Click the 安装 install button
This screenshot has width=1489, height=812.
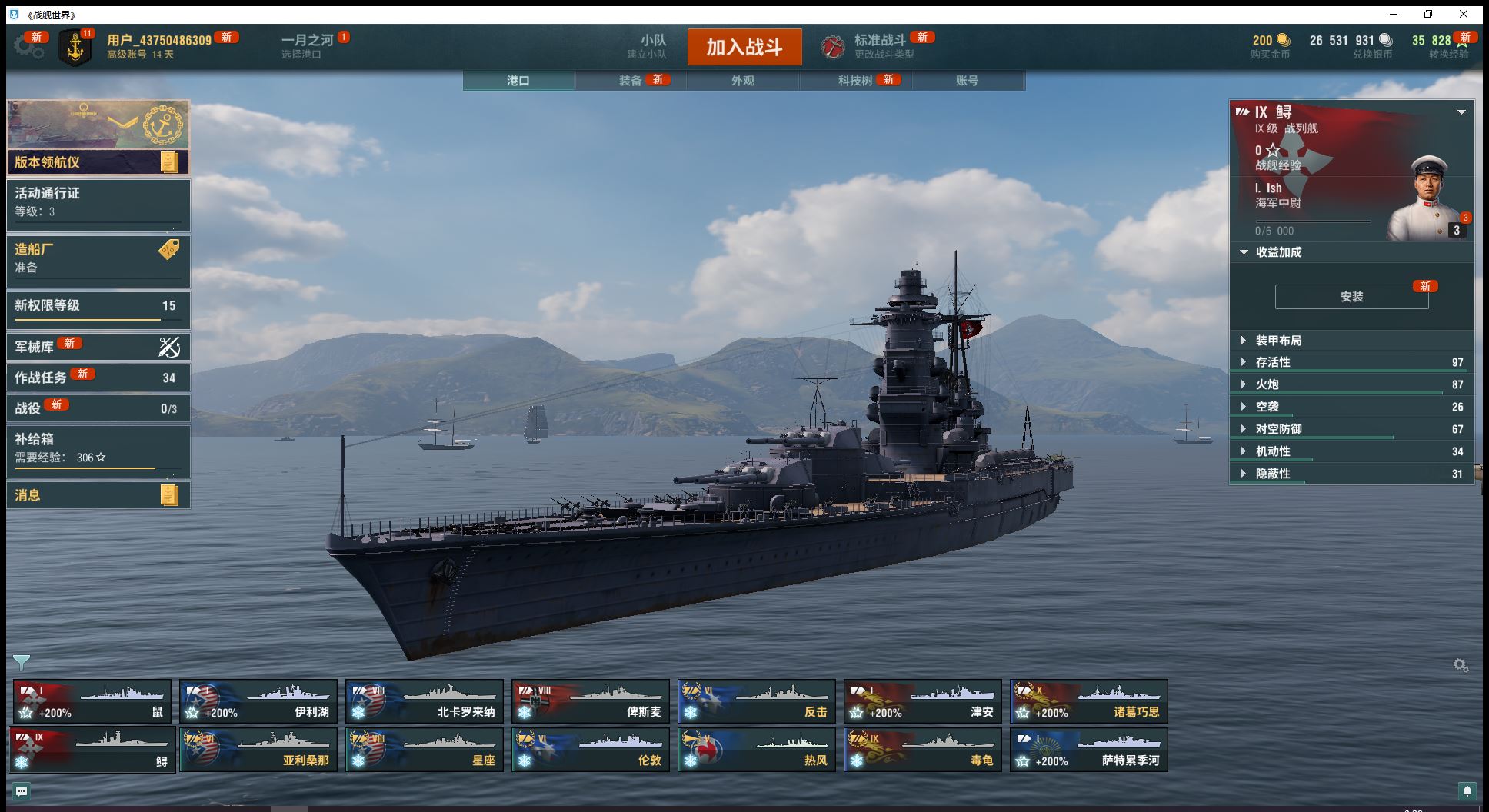click(x=1351, y=297)
